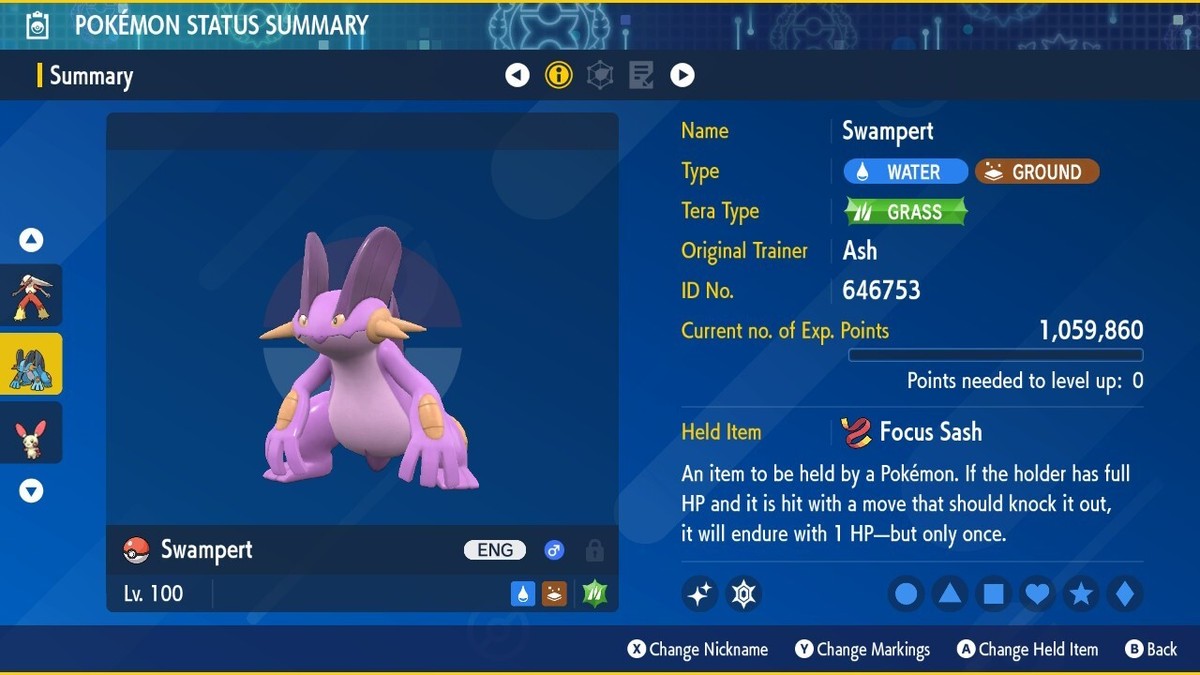Image resolution: width=1200 pixels, height=675 pixels.
Task: Select the yellow info page tab
Action: pyautogui.click(x=559, y=75)
